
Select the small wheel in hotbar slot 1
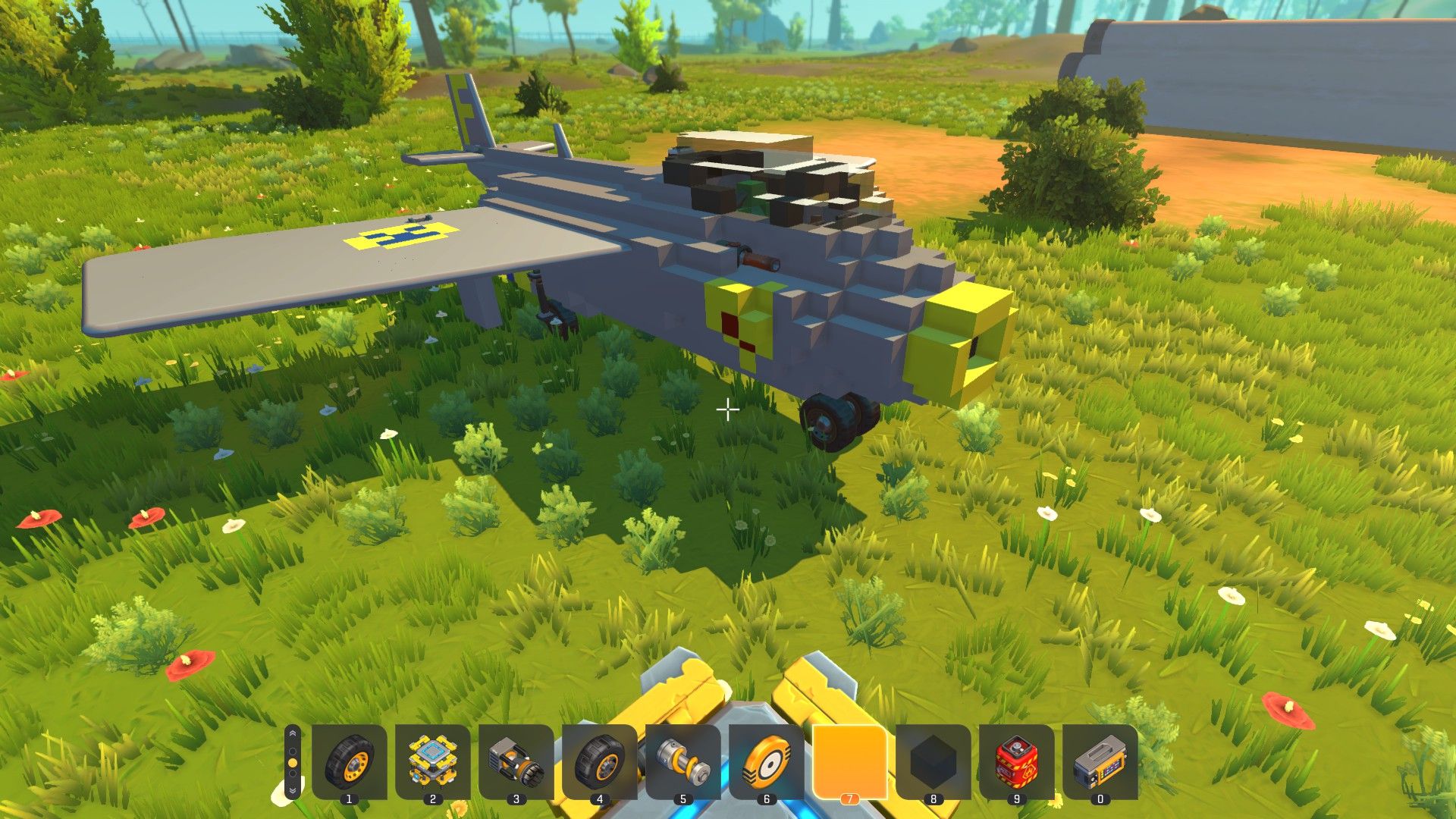tap(349, 762)
